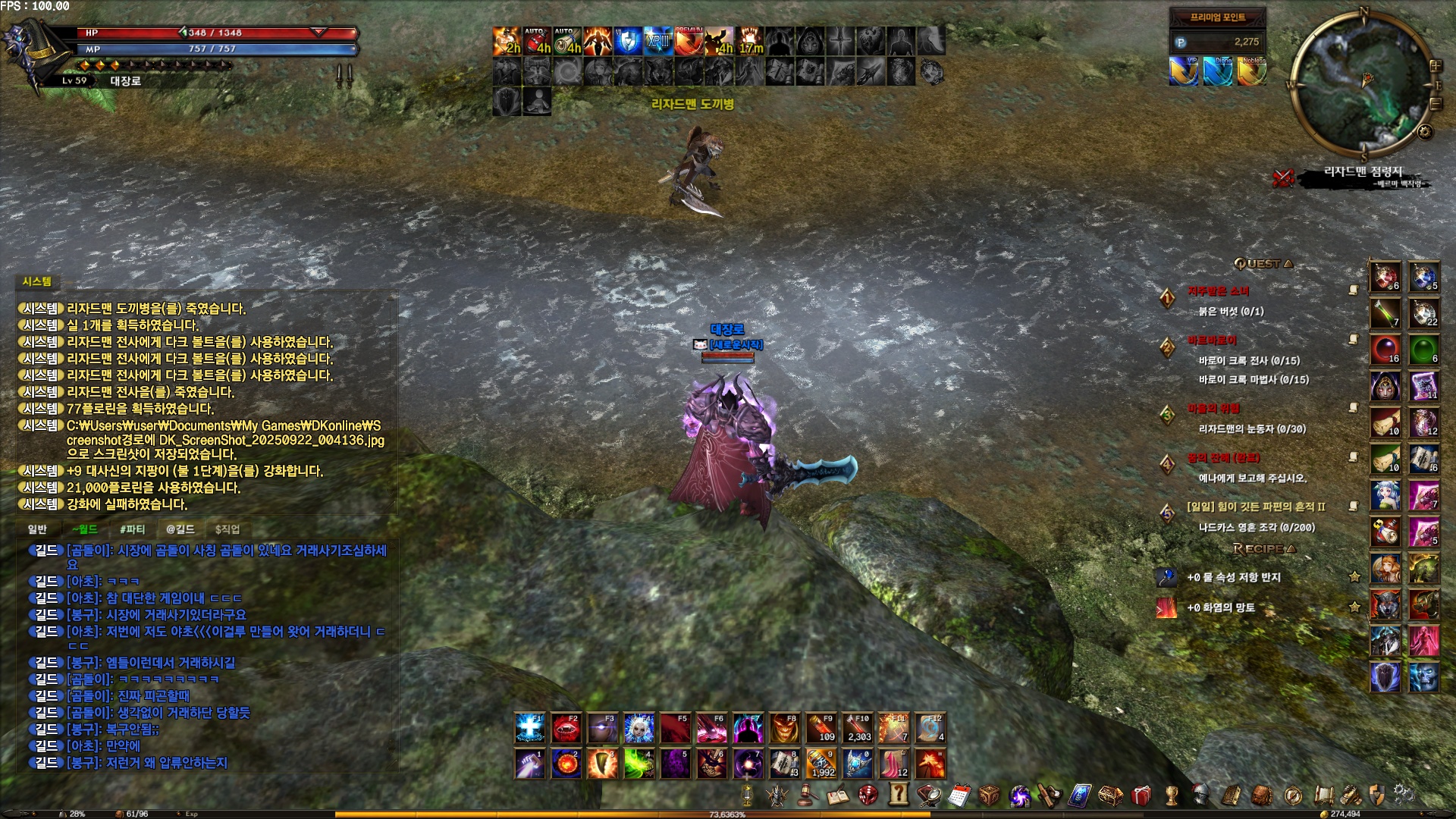This screenshot has height=819, width=1456.
Task: Open the 일반 chat tab
Action: coord(37,529)
